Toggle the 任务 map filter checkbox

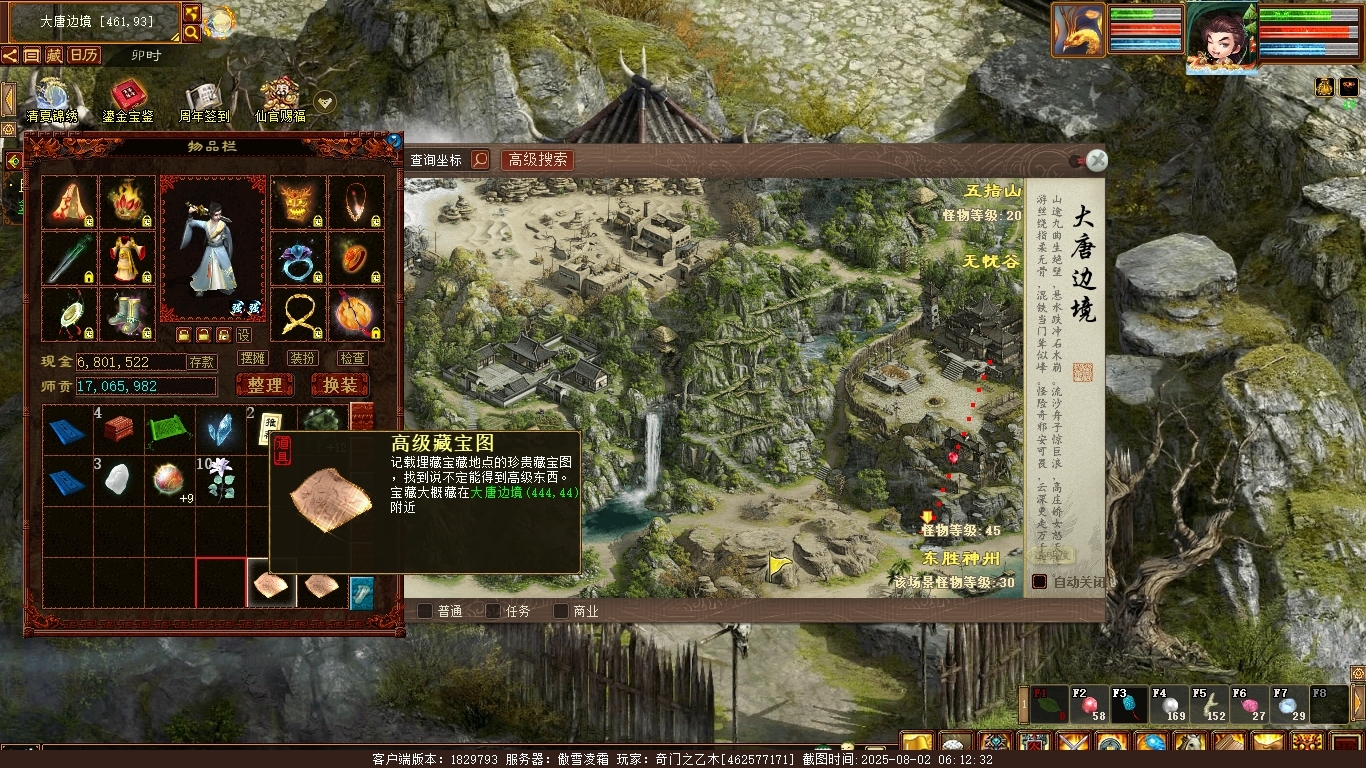pos(494,611)
